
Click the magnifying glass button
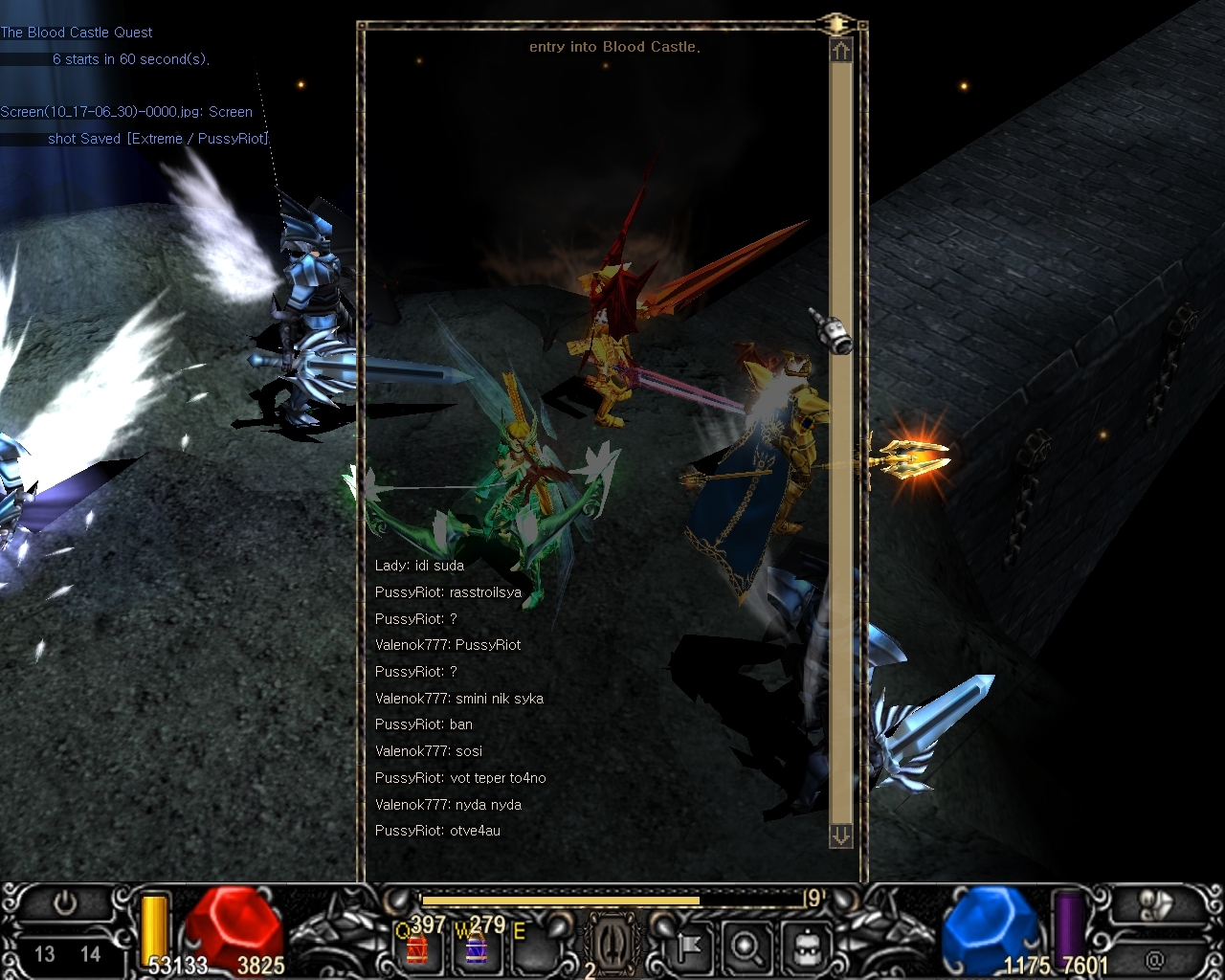(745, 947)
